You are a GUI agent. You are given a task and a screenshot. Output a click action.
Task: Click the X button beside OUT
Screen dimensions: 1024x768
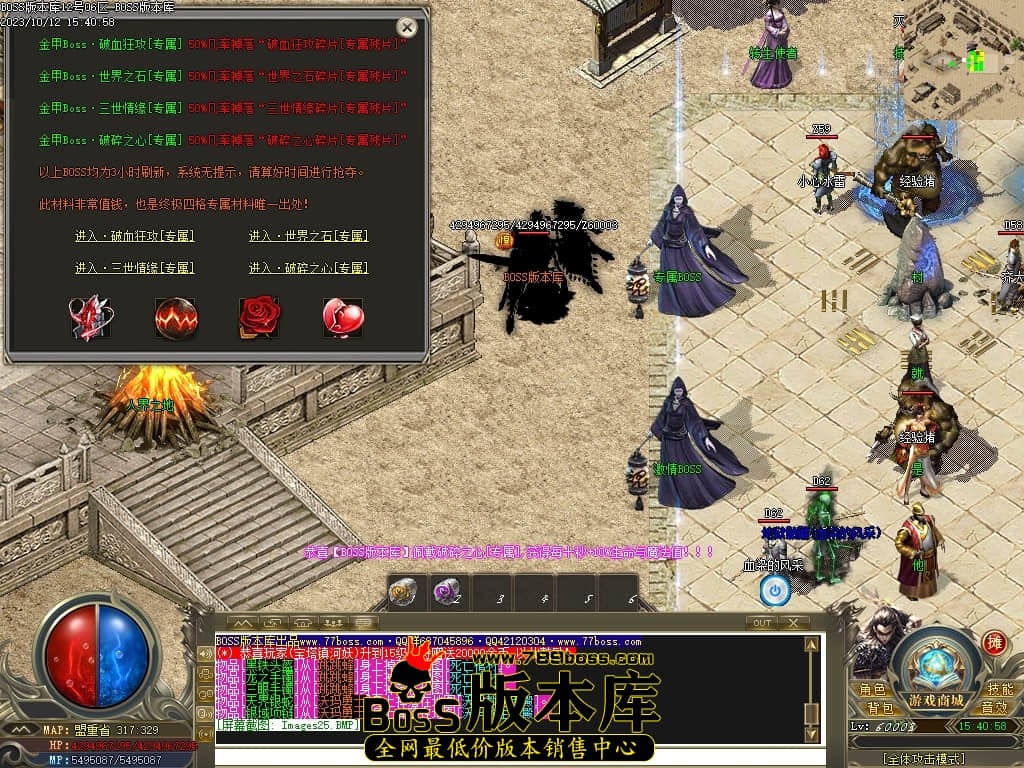[793, 622]
